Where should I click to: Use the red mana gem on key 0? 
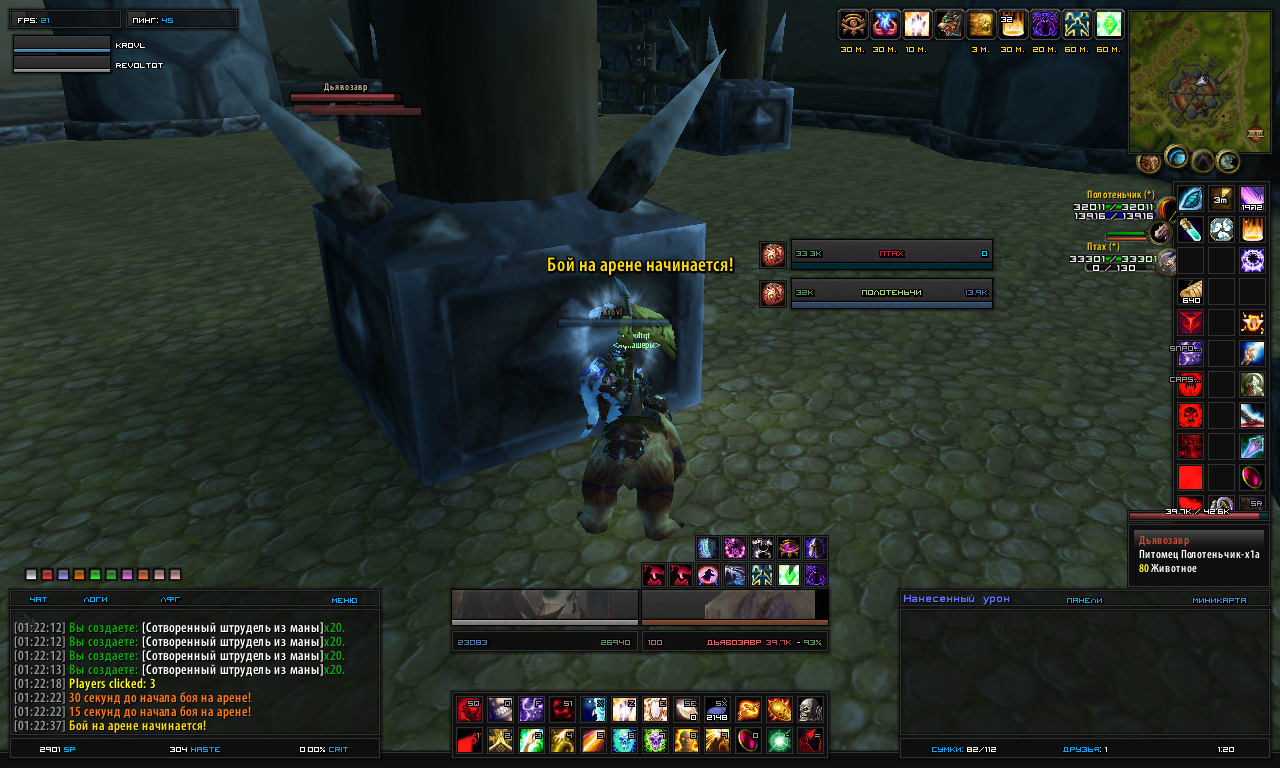coord(748,741)
